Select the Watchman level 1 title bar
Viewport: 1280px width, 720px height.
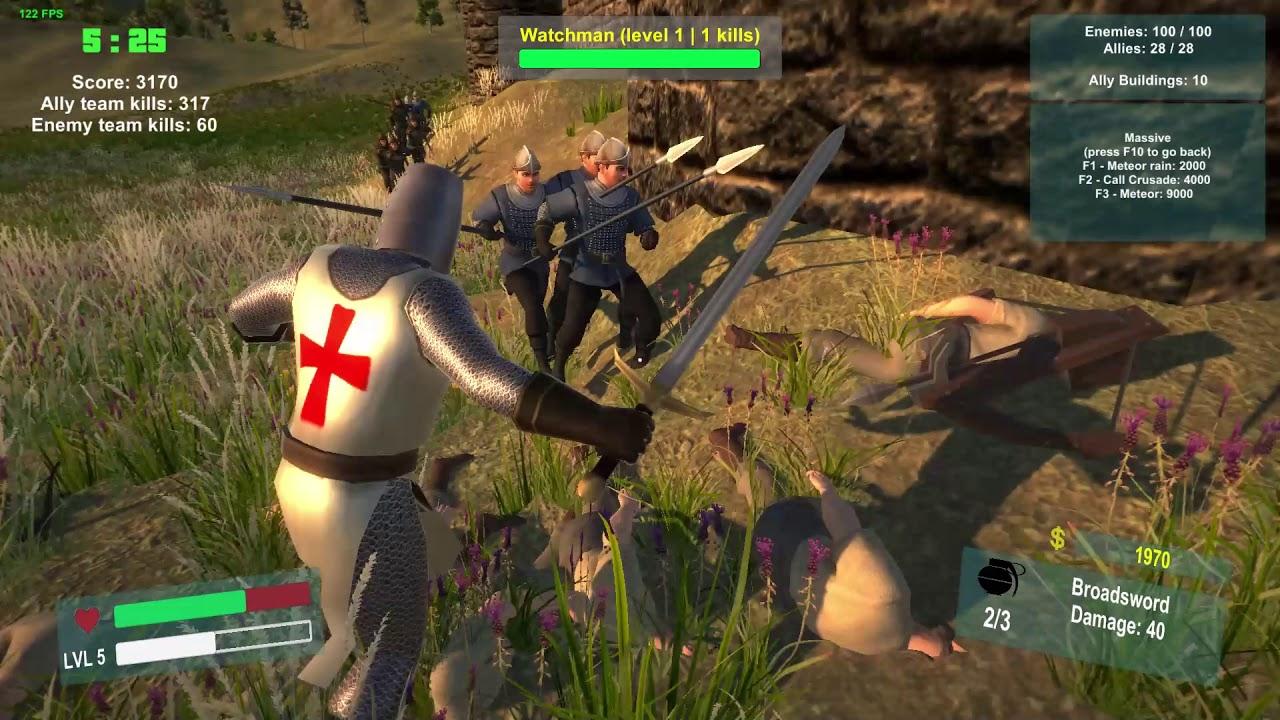point(639,33)
